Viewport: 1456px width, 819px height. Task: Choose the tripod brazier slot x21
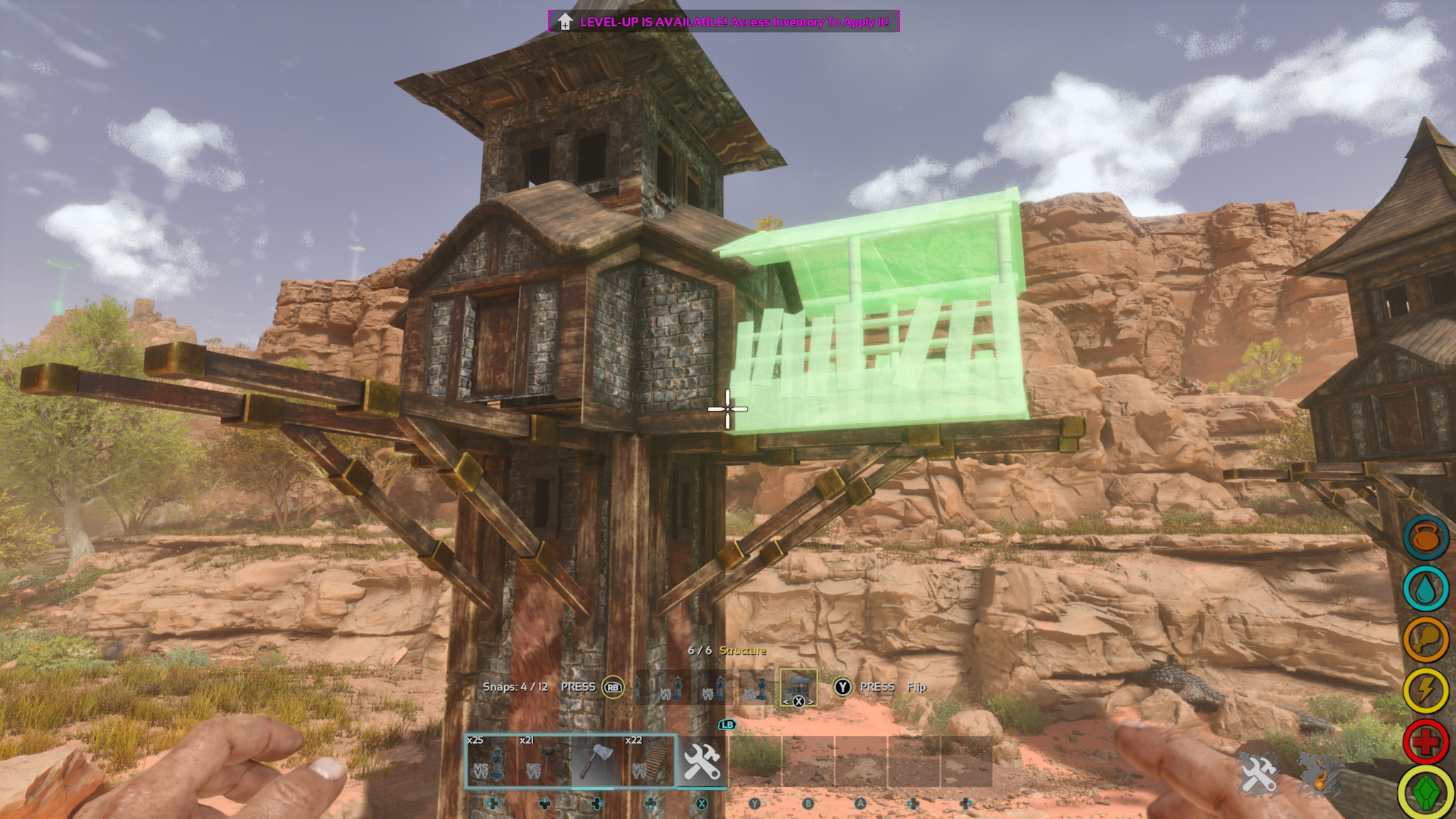click(x=545, y=761)
